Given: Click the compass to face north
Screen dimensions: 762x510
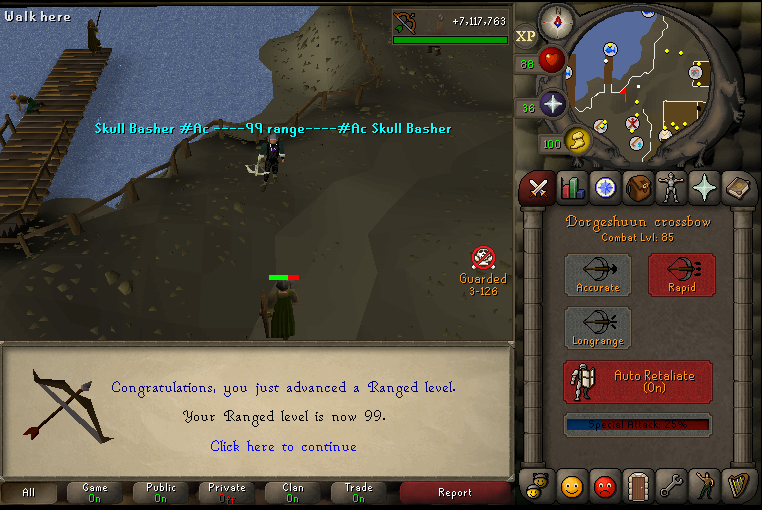Looking at the screenshot, I should tap(555, 20).
